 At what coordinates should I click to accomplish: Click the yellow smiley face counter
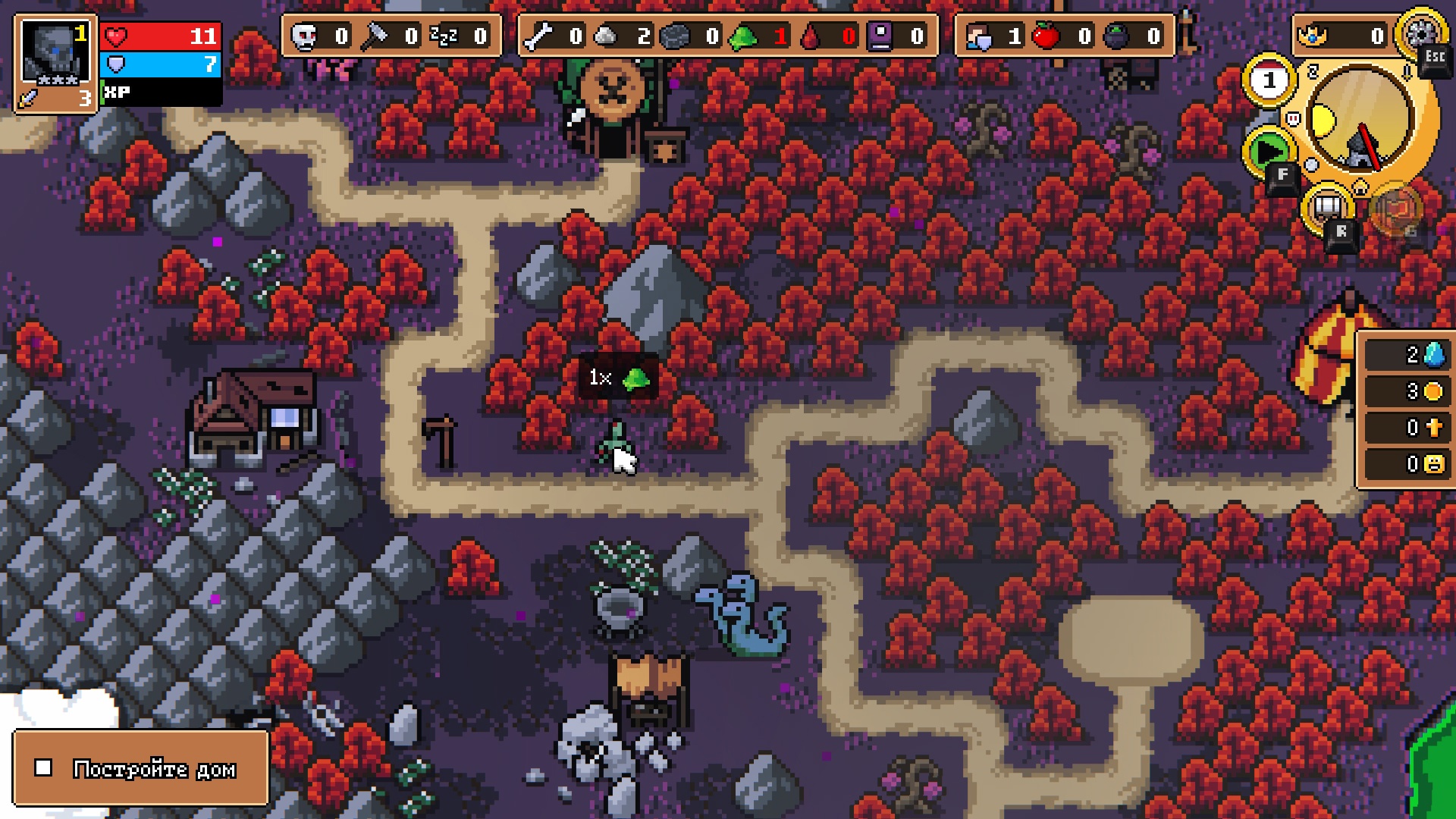coord(1408,464)
